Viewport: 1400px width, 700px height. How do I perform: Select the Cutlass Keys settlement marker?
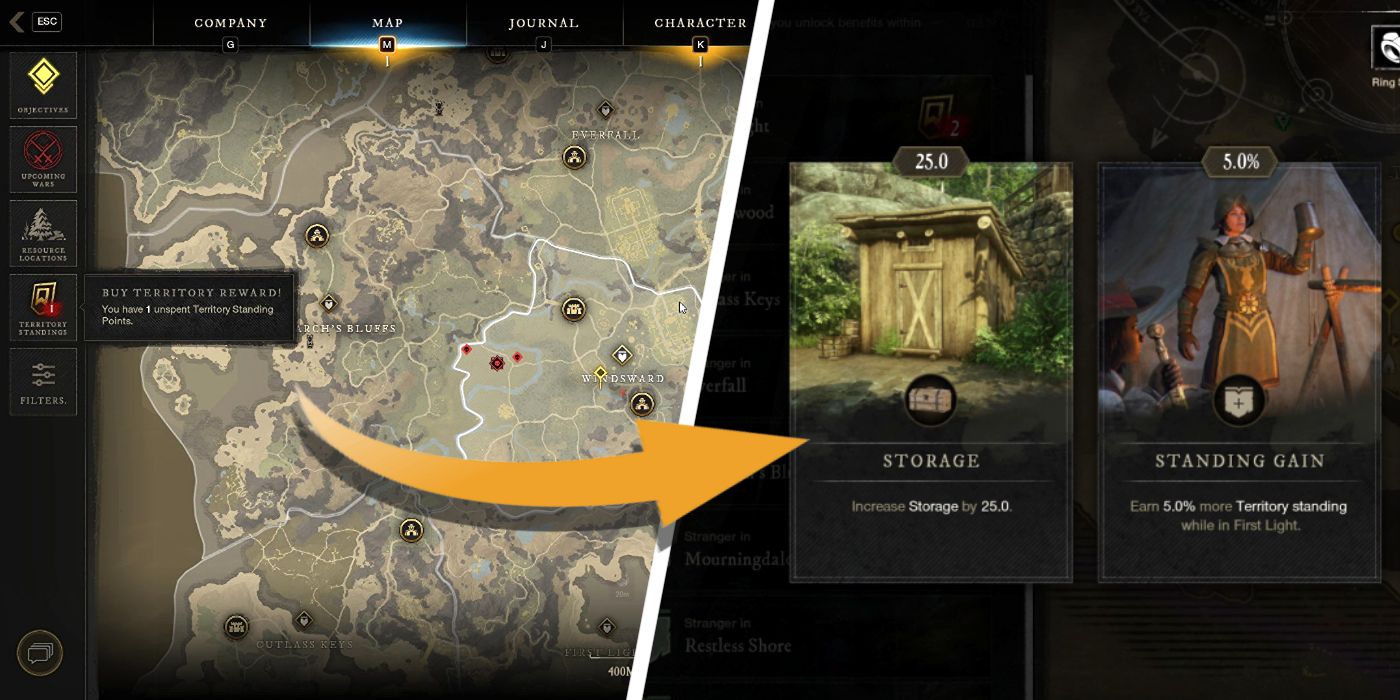point(237,627)
